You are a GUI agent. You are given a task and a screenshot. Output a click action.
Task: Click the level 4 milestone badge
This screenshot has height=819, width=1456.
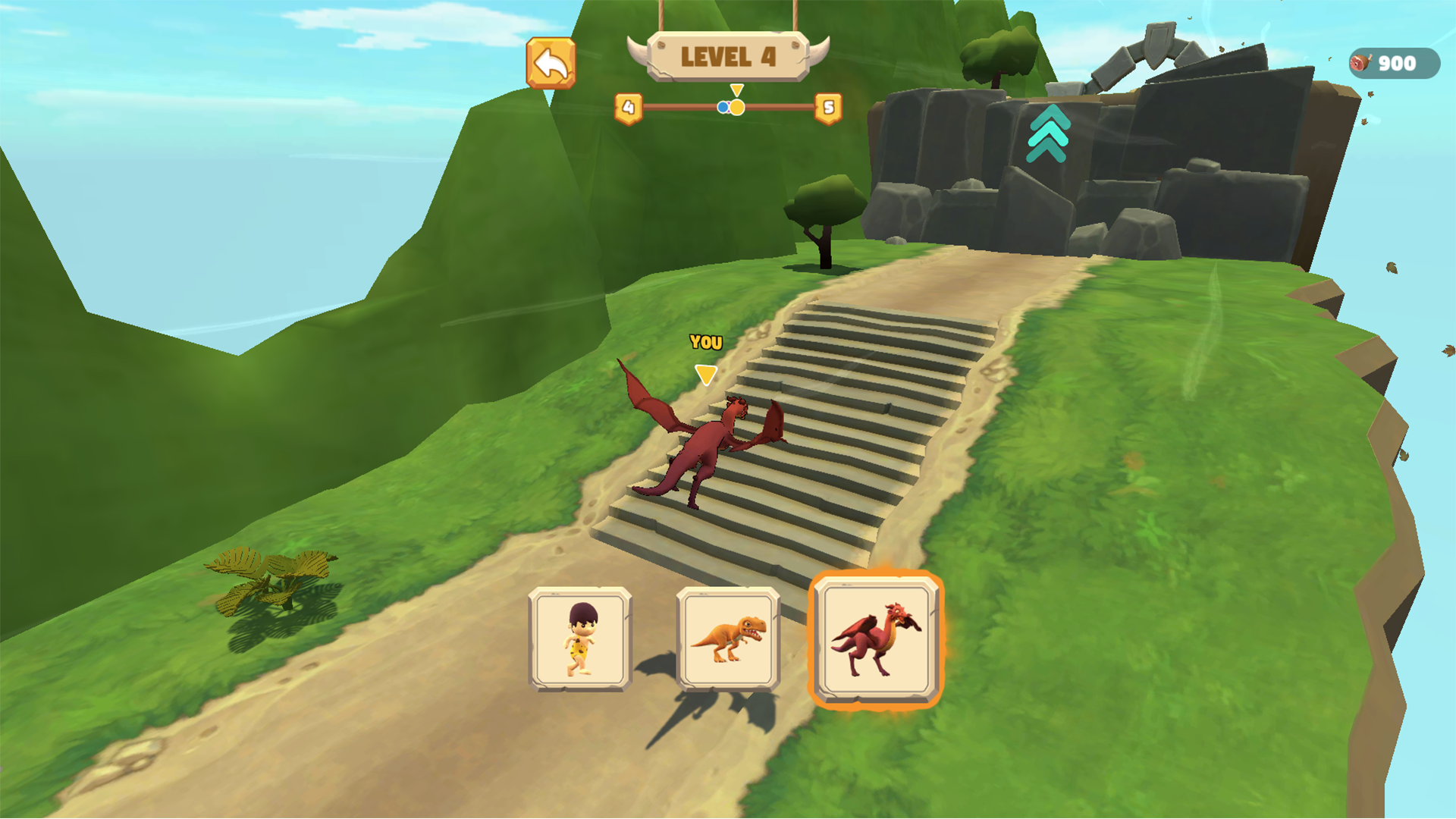(x=627, y=107)
